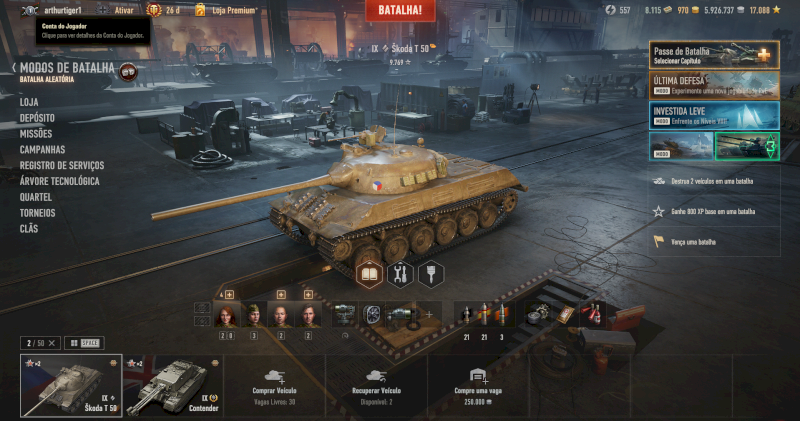
Task: Open the Clãs menu
Action: [x=29, y=229]
